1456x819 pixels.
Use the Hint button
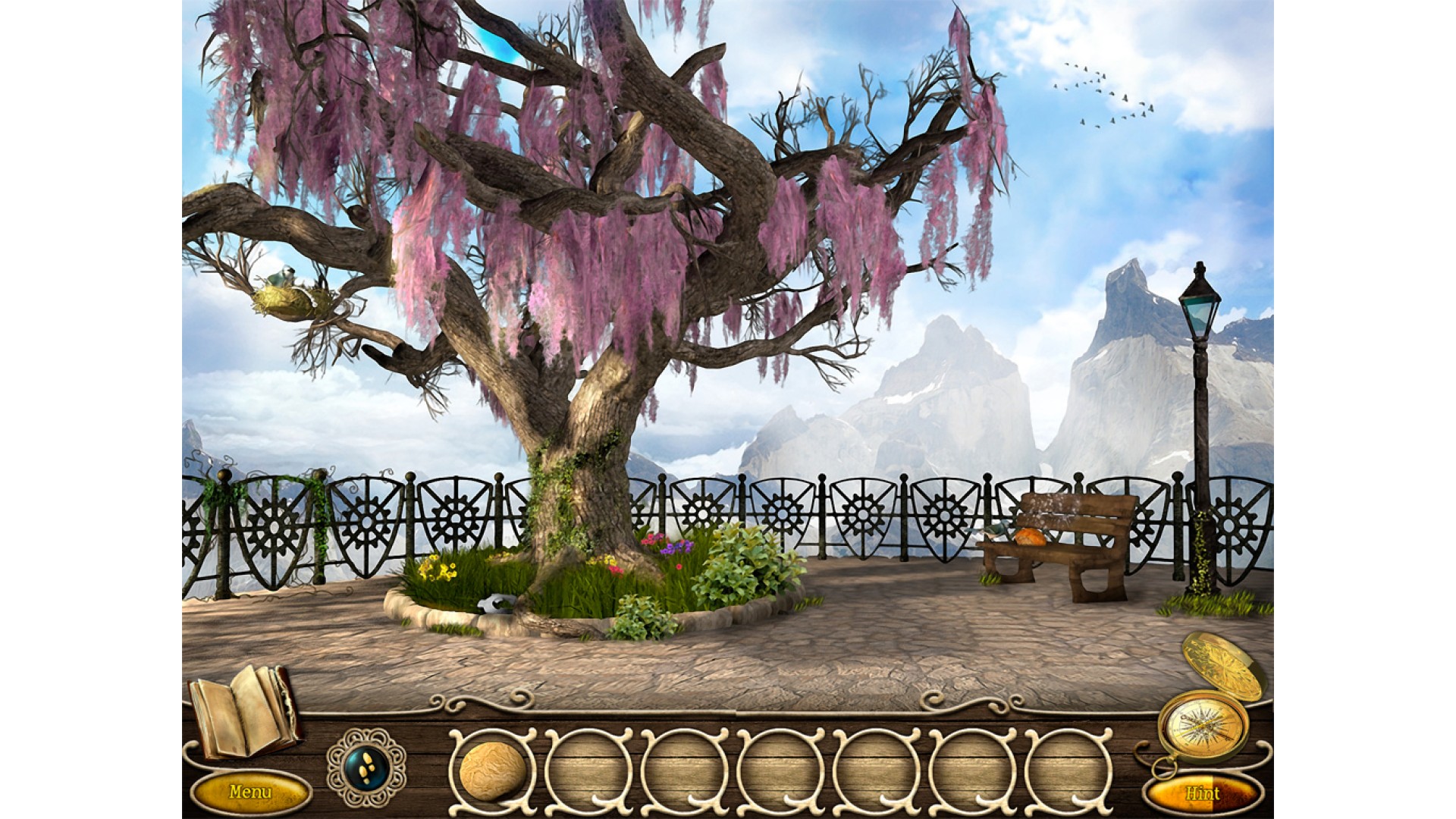[x=1202, y=793]
